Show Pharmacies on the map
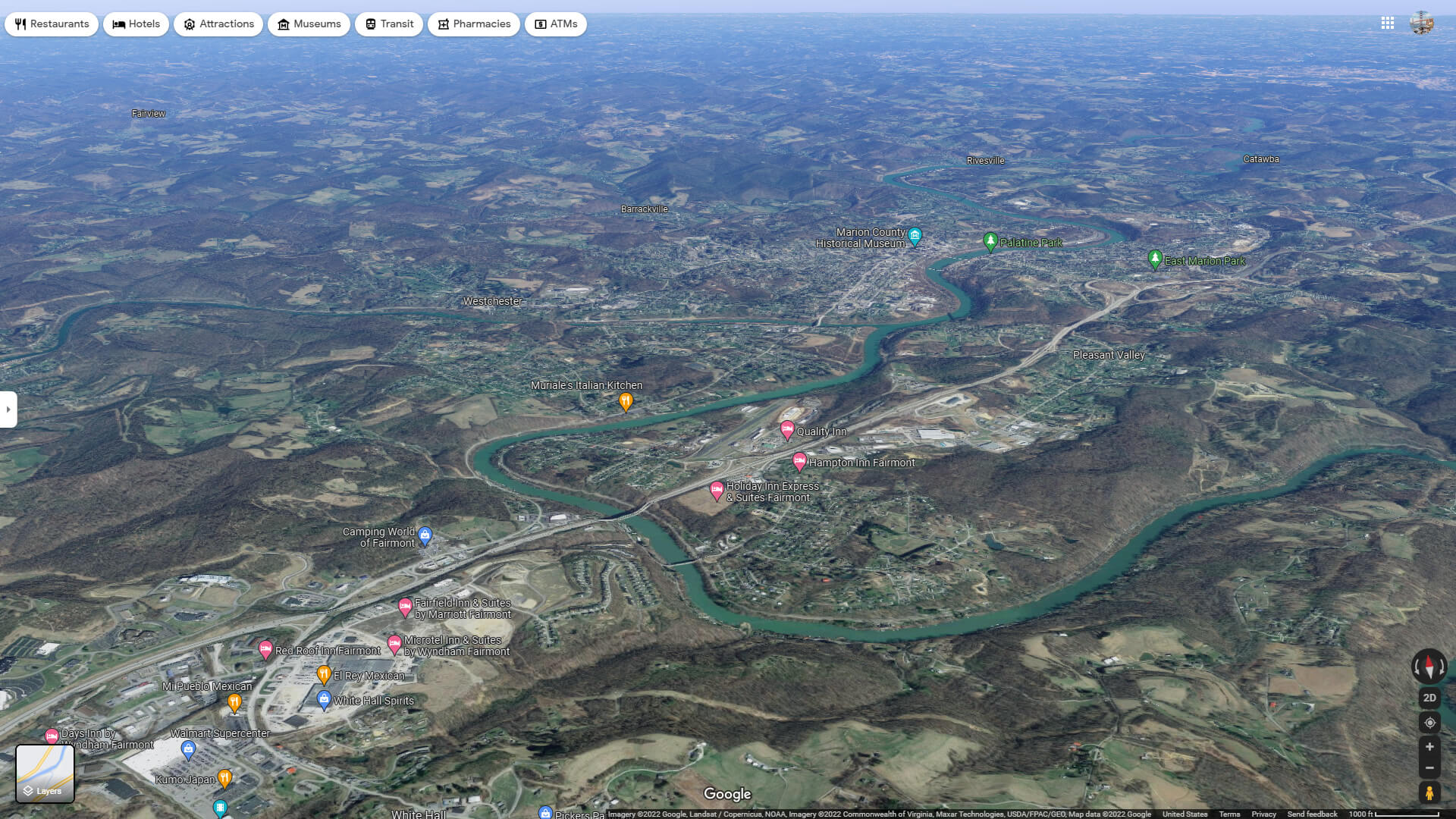The height and width of the screenshot is (819, 1456). [473, 24]
